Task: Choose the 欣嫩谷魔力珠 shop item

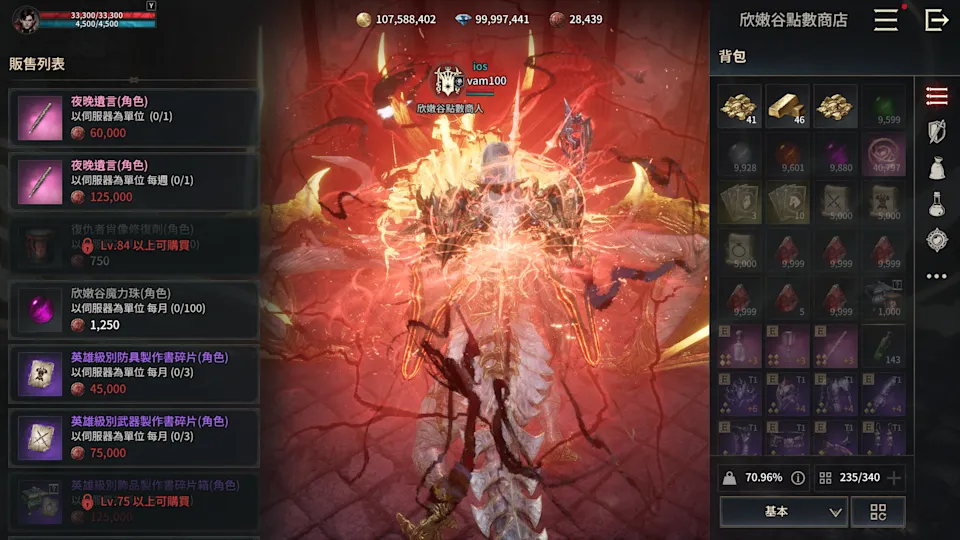Action: click(x=133, y=309)
